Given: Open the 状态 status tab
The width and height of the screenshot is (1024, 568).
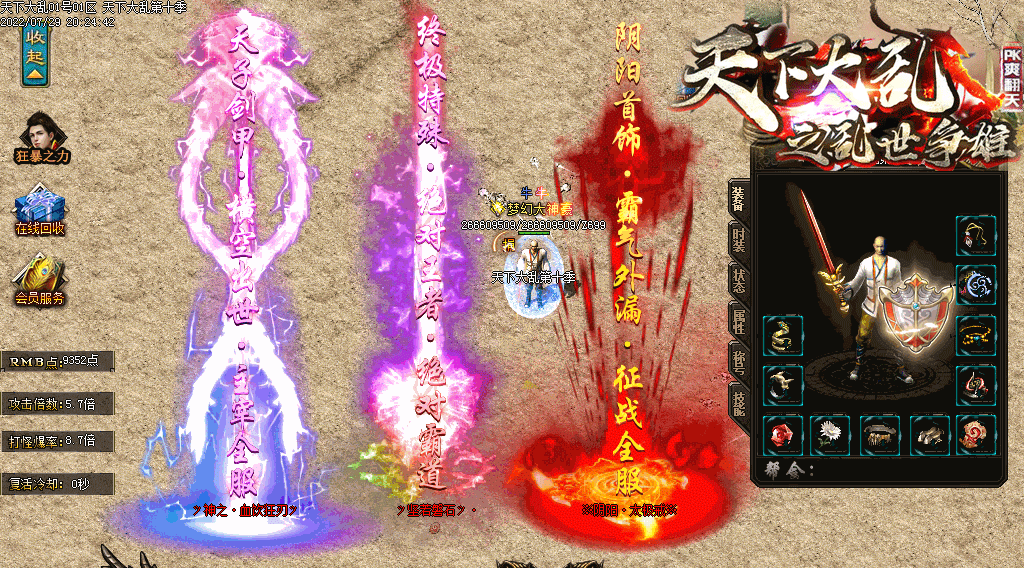Looking at the screenshot, I should pos(738,278).
